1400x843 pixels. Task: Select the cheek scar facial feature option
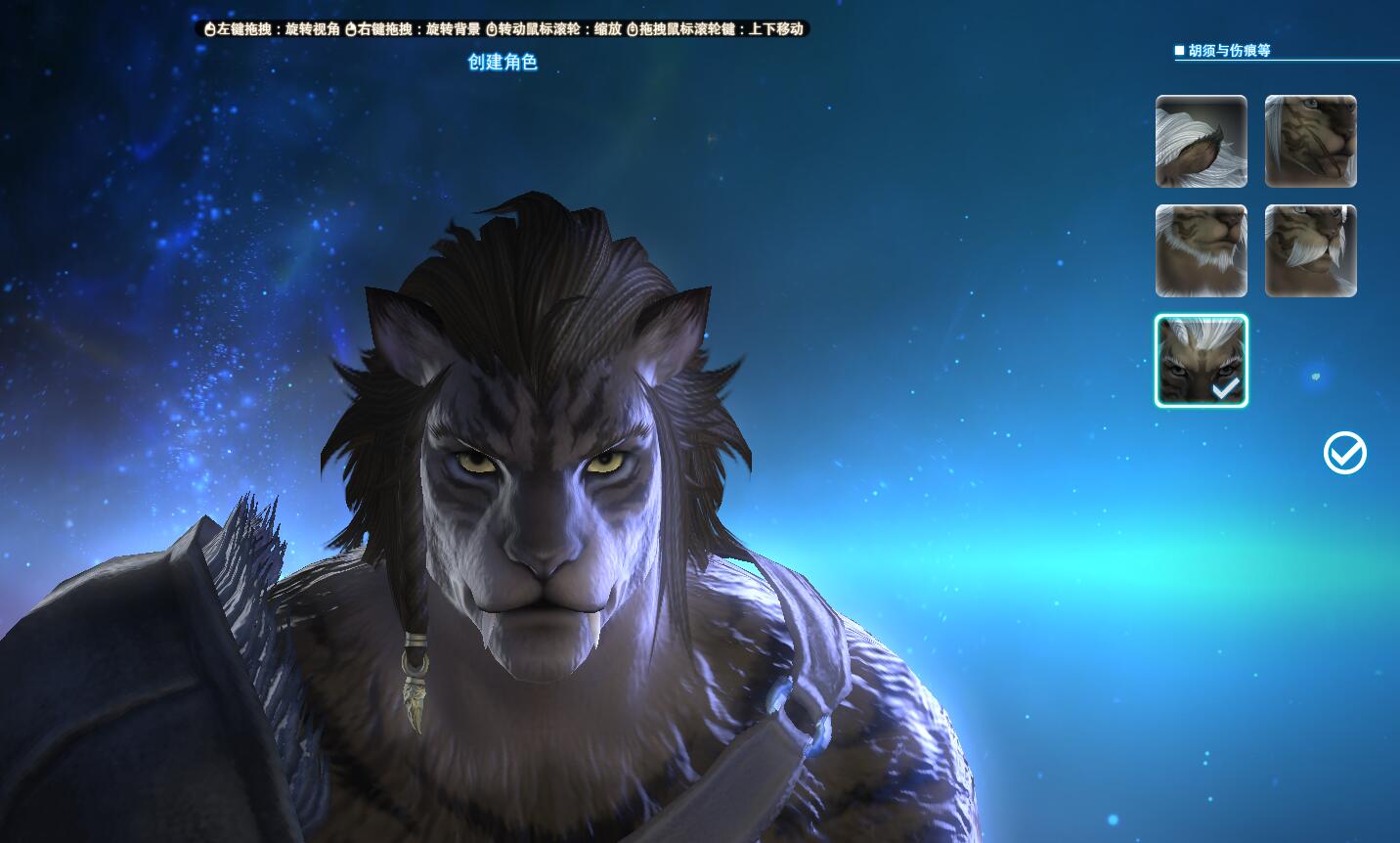(1310, 142)
